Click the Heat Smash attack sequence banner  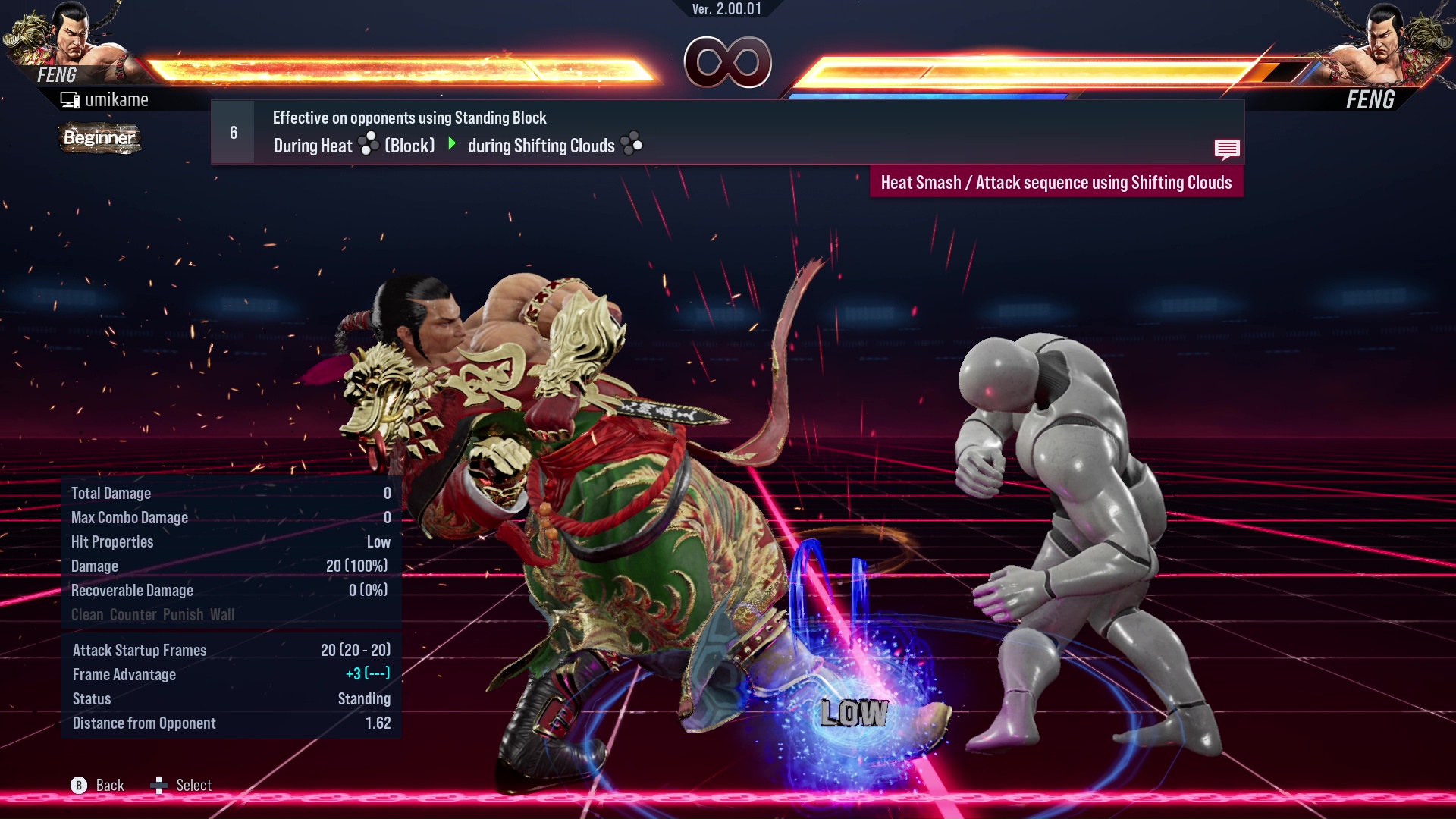[1056, 182]
